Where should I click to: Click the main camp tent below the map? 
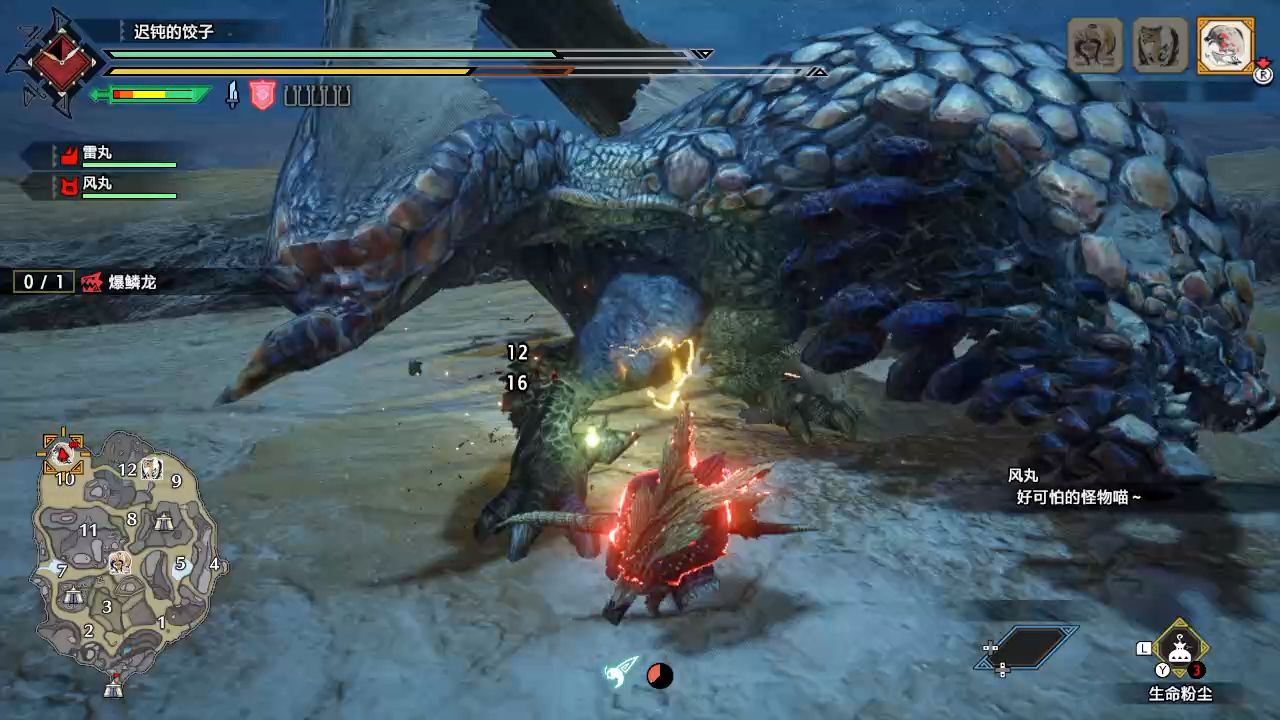pyautogui.click(x=114, y=686)
